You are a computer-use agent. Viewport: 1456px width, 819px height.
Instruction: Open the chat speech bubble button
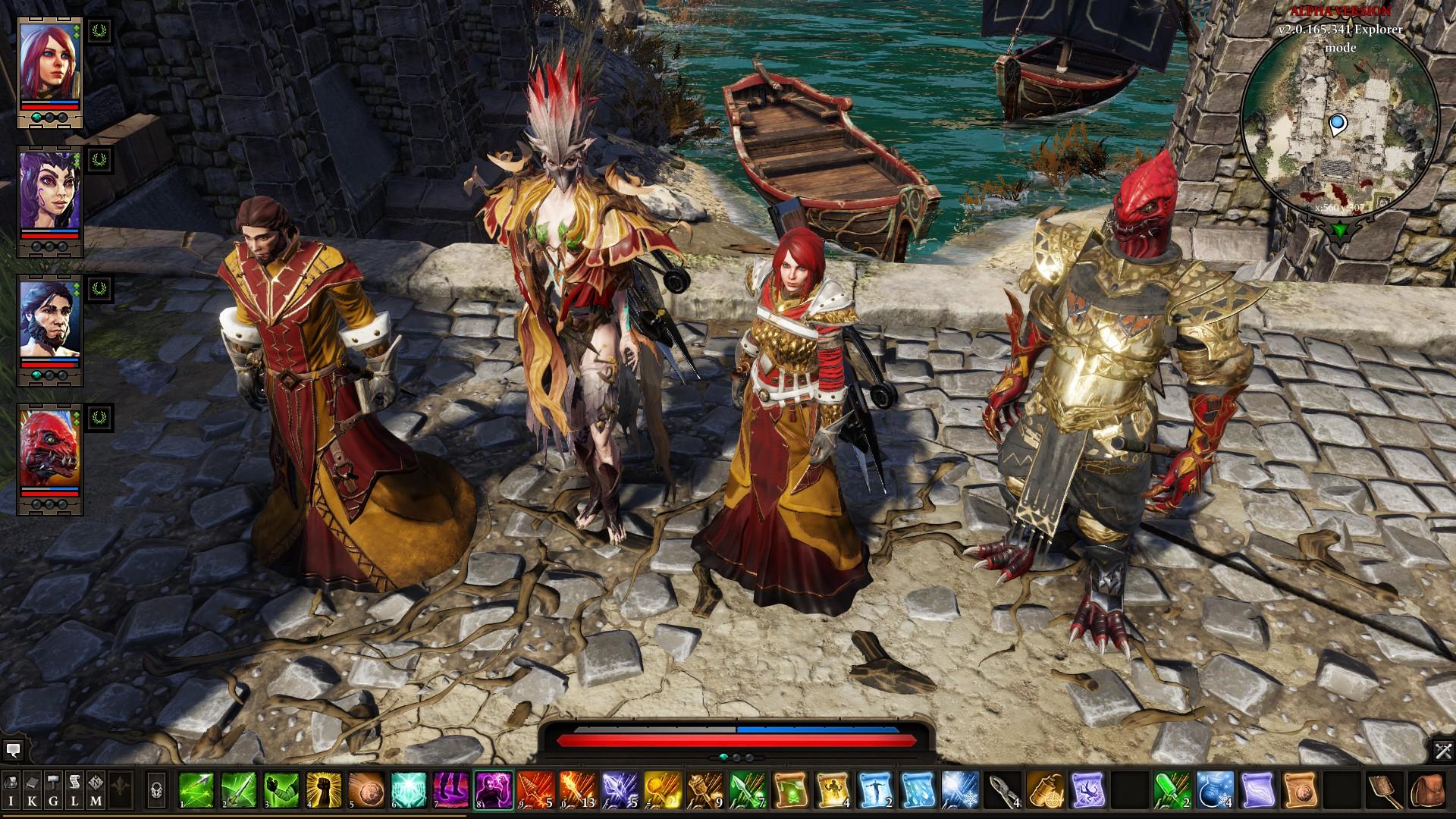point(12,751)
